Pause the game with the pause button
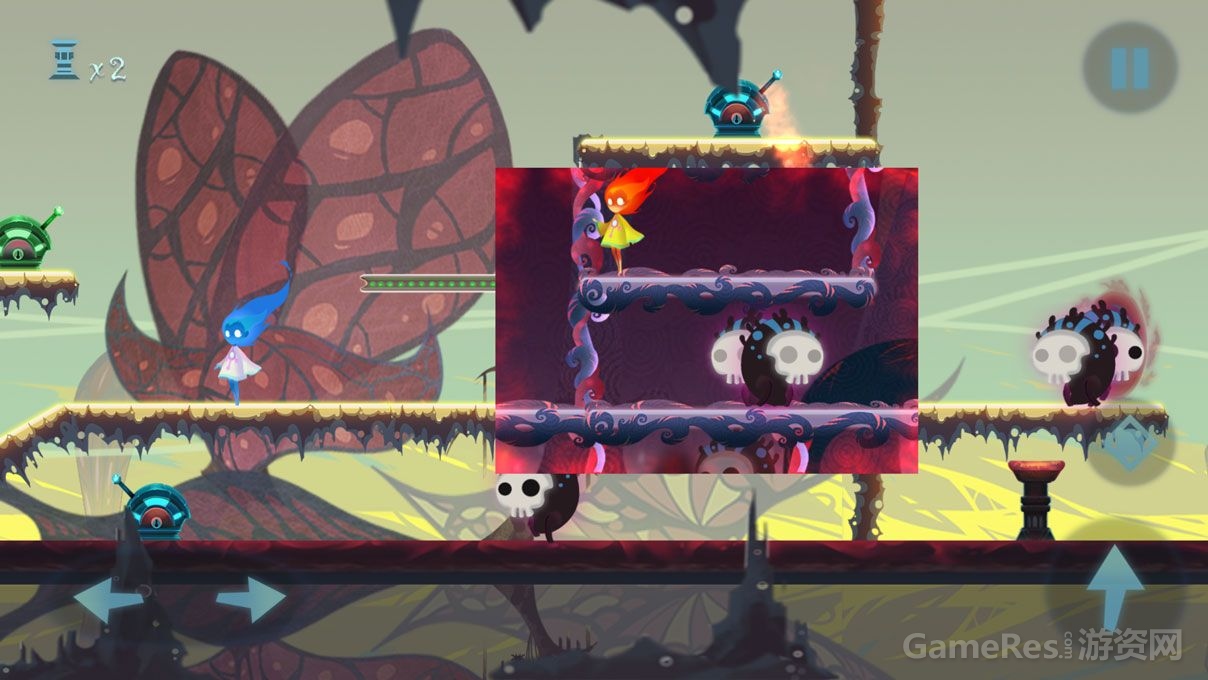This screenshot has height=680, width=1208. point(1130,67)
